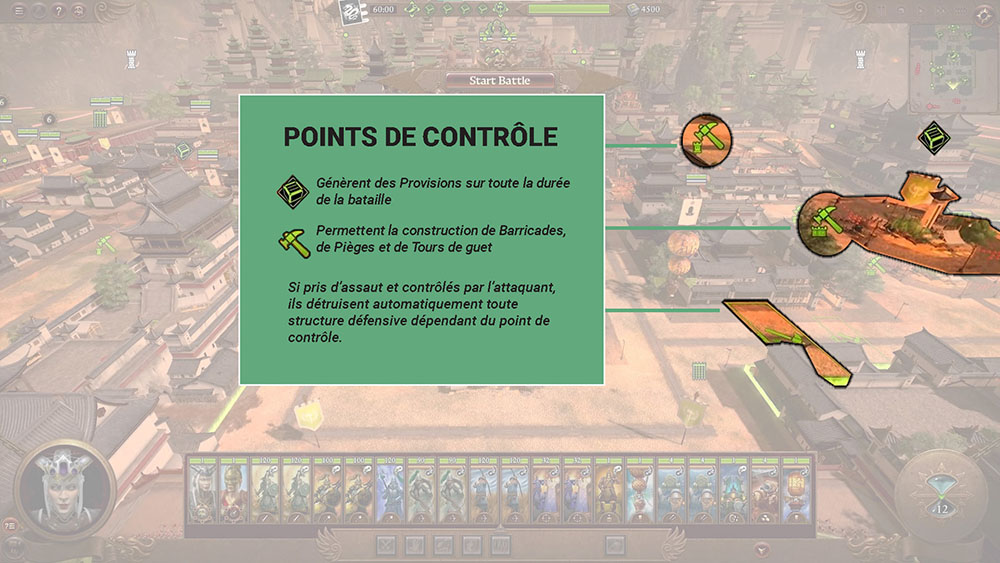Click the supplies crate icon beside 4500
Screen dimensions: 1000x563
634,10
